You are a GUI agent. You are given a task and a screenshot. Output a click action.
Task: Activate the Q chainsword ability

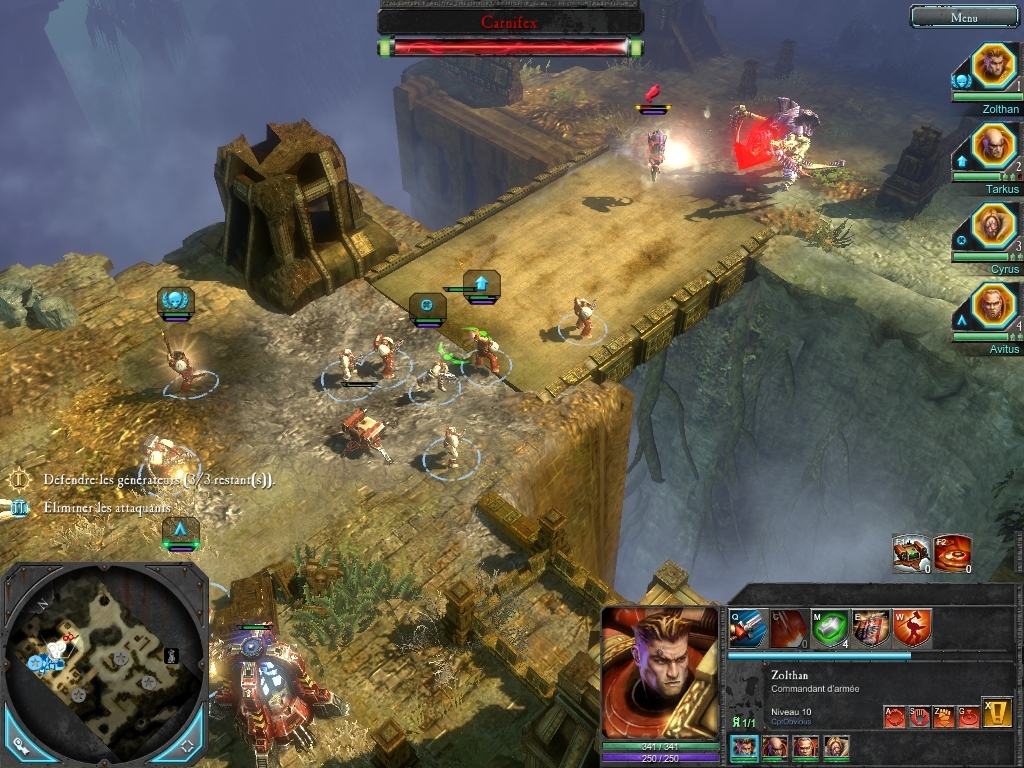747,628
